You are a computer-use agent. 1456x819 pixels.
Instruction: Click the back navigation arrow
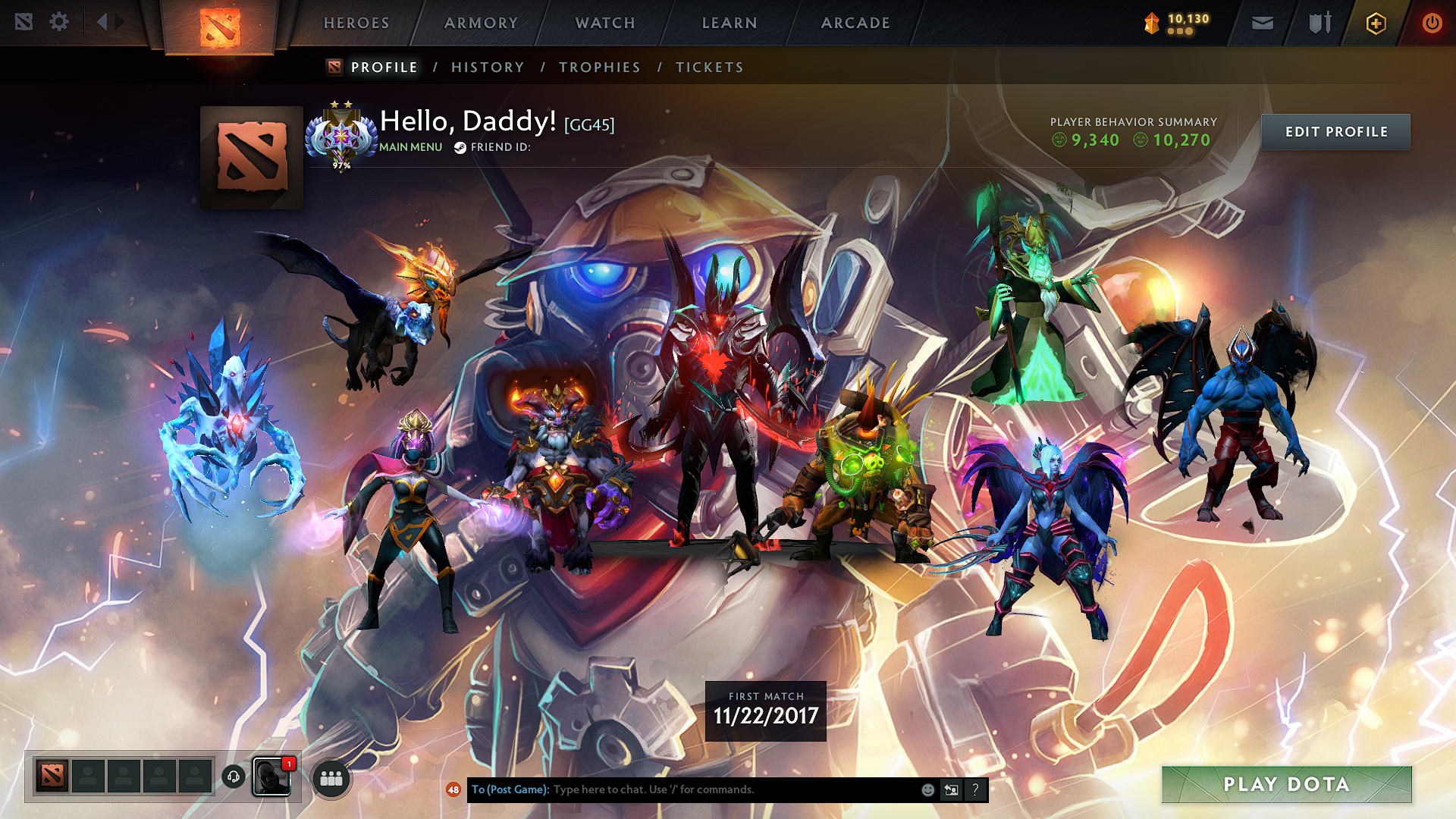tap(104, 22)
